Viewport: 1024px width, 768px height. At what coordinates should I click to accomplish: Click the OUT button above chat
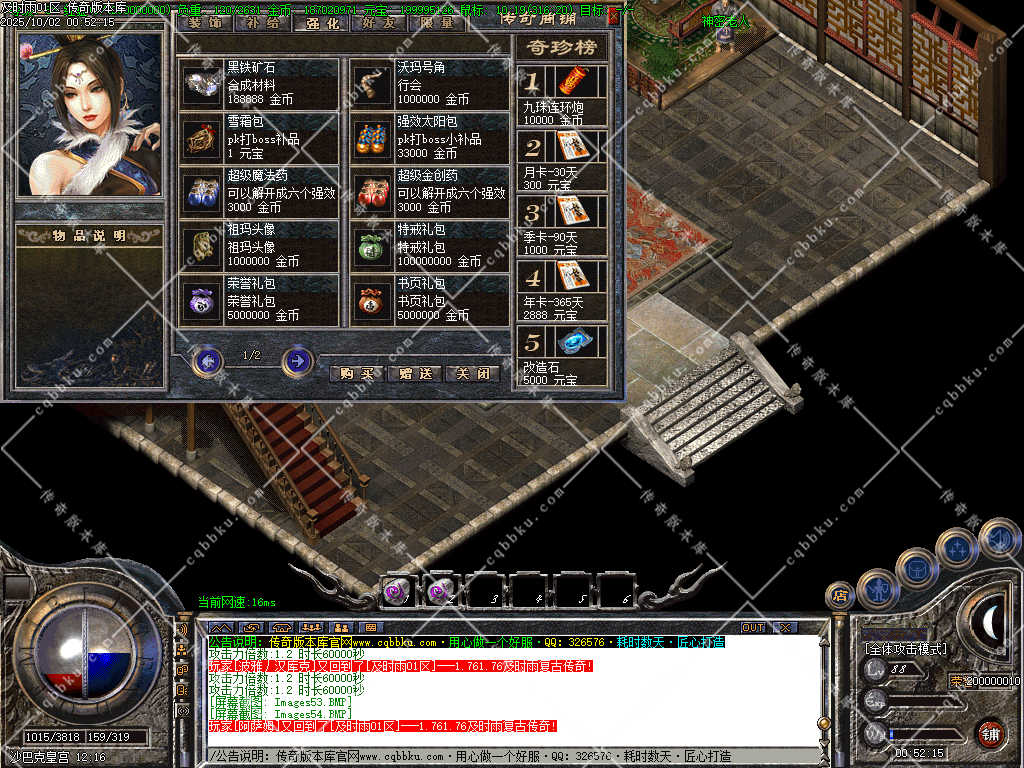752,627
